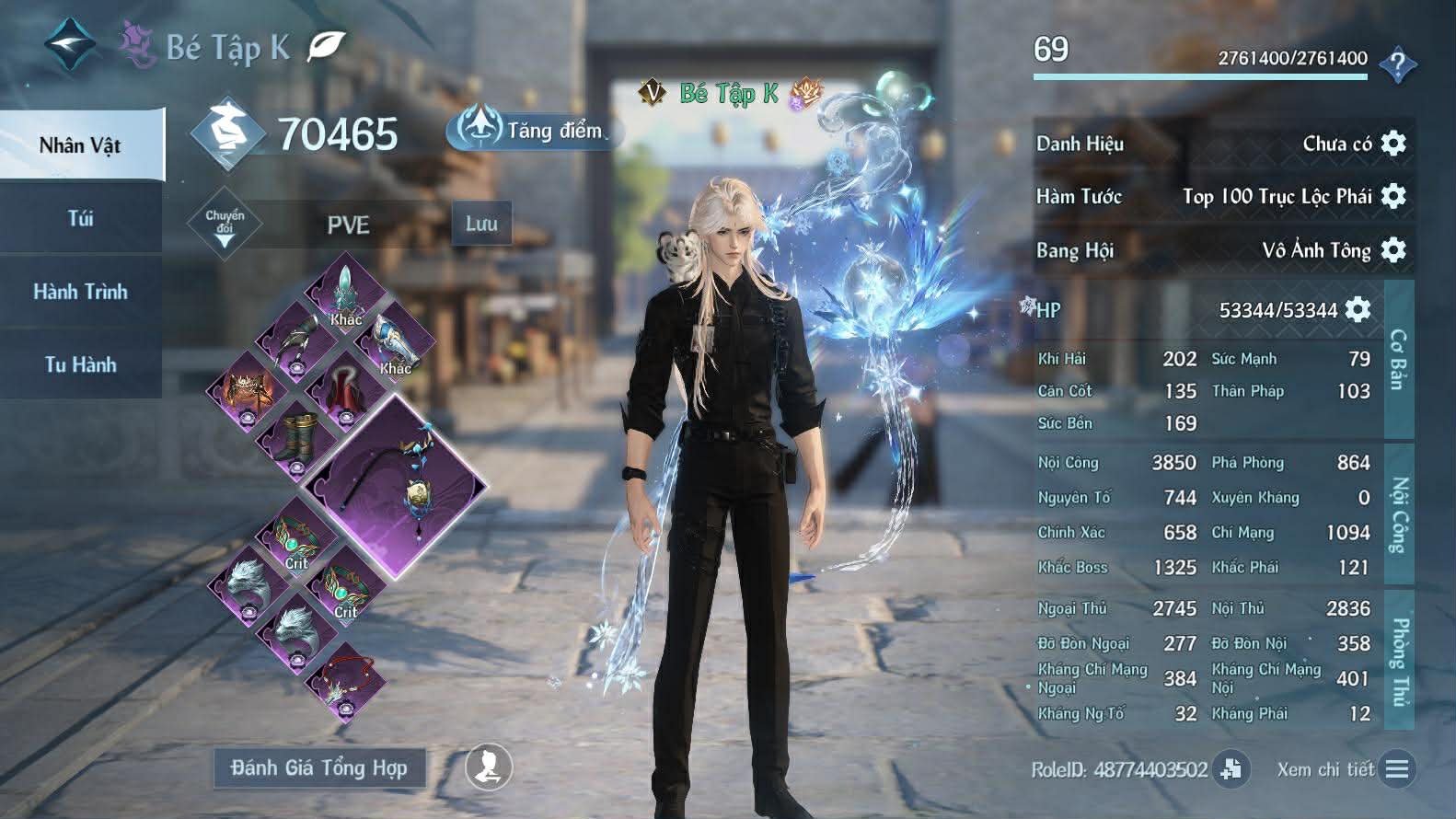The height and width of the screenshot is (819, 1456).
Task: Open Bang Hội guild settings gear
Action: tap(1393, 249)
